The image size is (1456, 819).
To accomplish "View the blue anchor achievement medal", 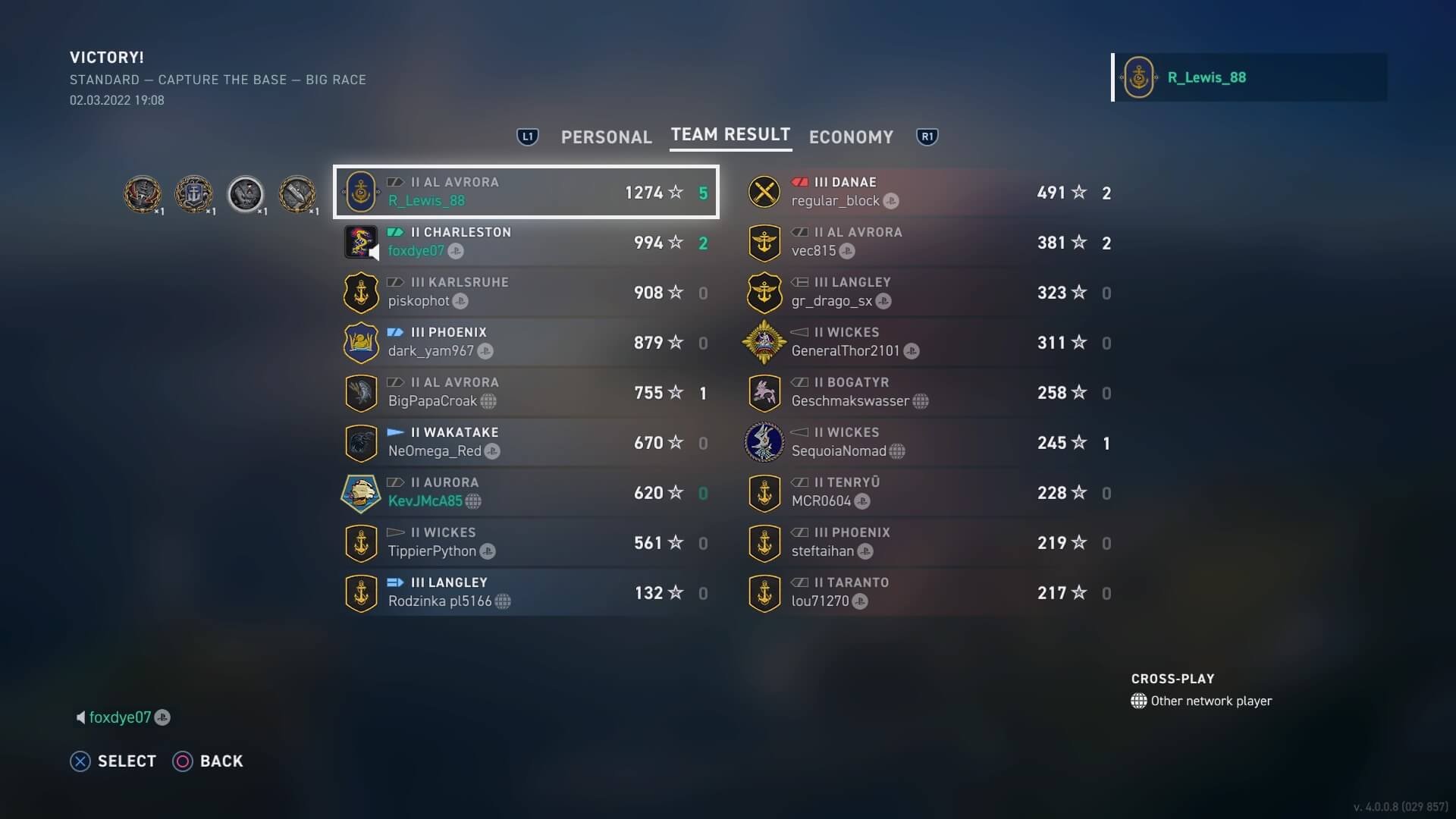I will click(195, 194).
